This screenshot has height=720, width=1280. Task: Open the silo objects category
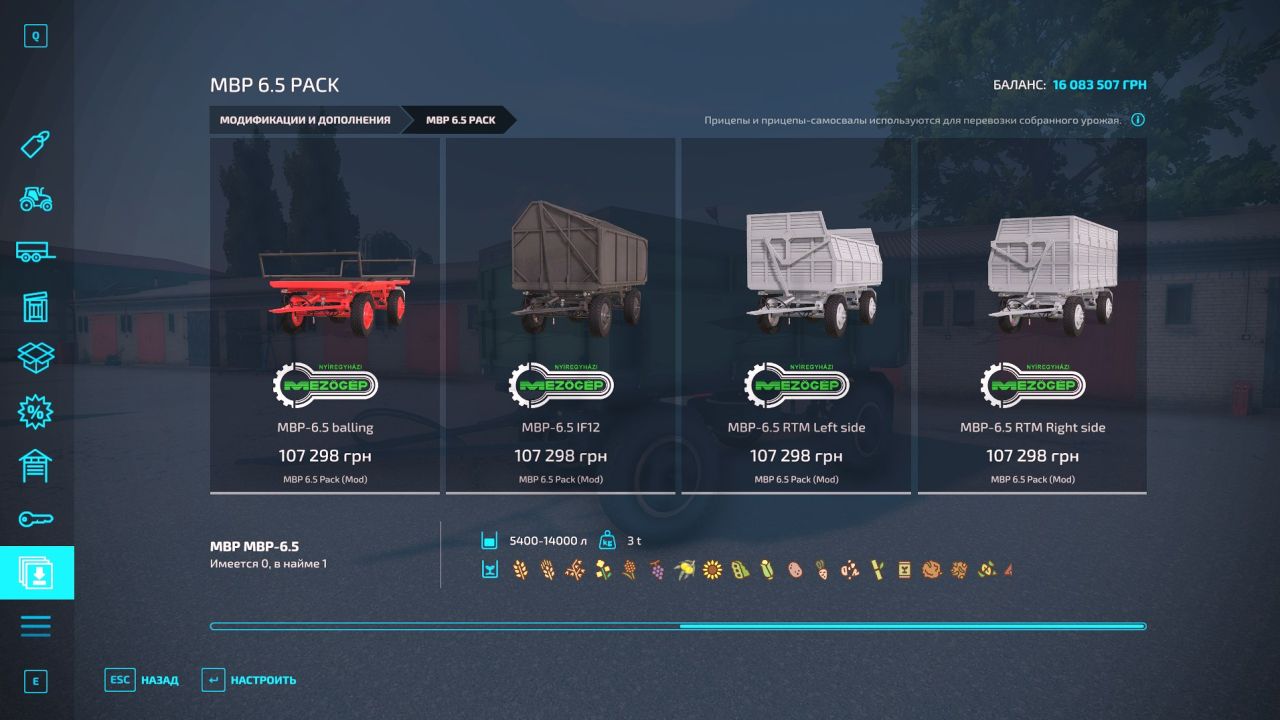[36, 306]
